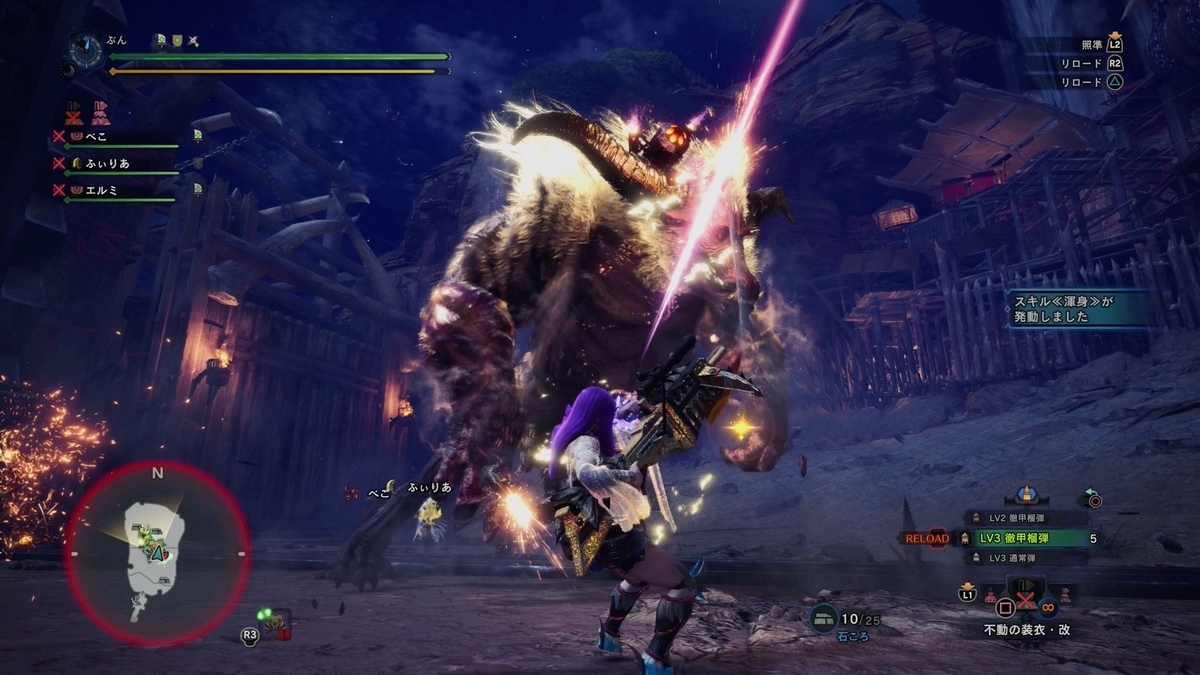Open the circular minimap
Screen dimensions: 1200x675
pyautogui.click(x=157, y=553)
